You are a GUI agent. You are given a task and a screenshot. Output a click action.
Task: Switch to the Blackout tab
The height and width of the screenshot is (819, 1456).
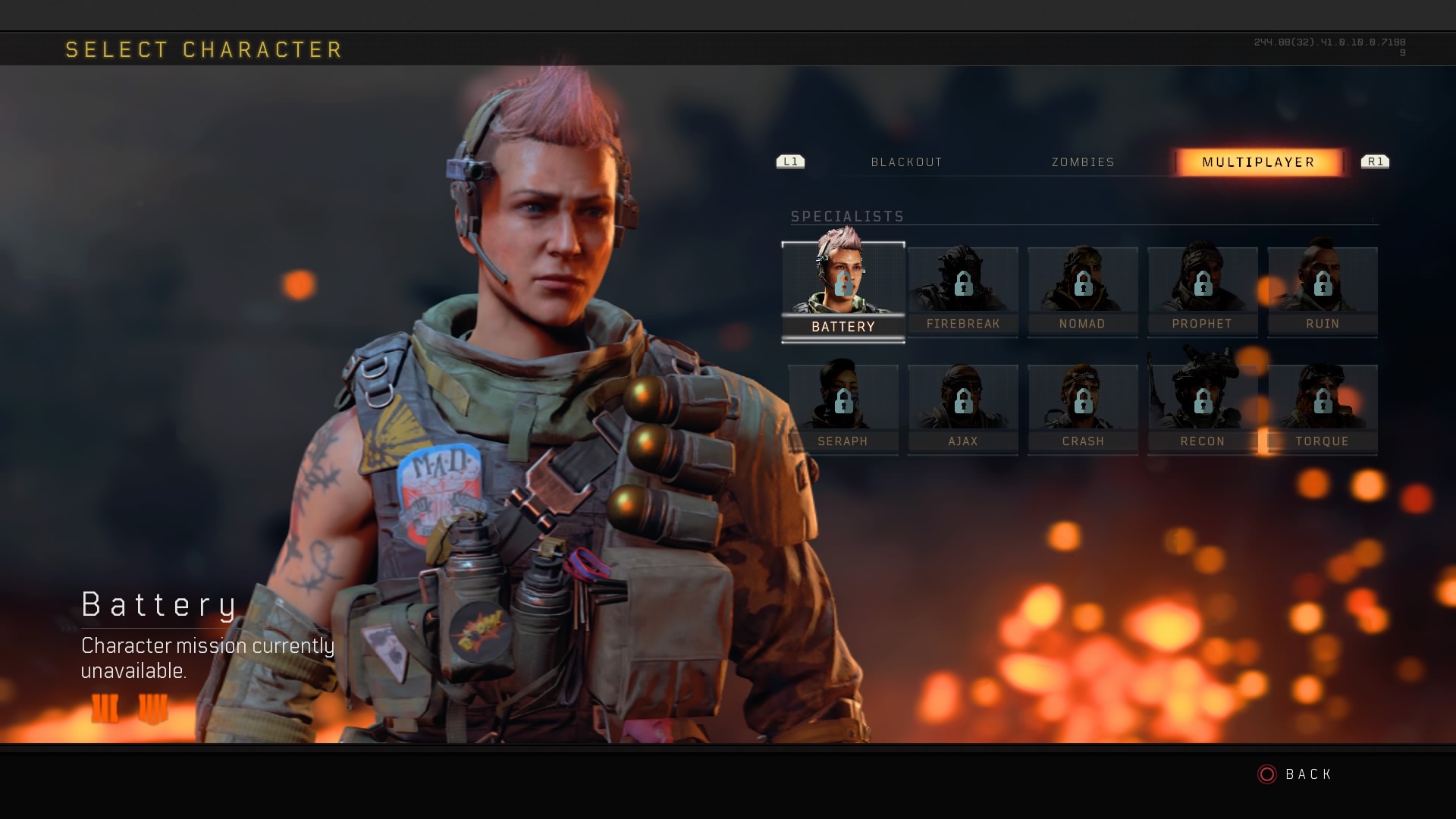(x=906, y=162)
